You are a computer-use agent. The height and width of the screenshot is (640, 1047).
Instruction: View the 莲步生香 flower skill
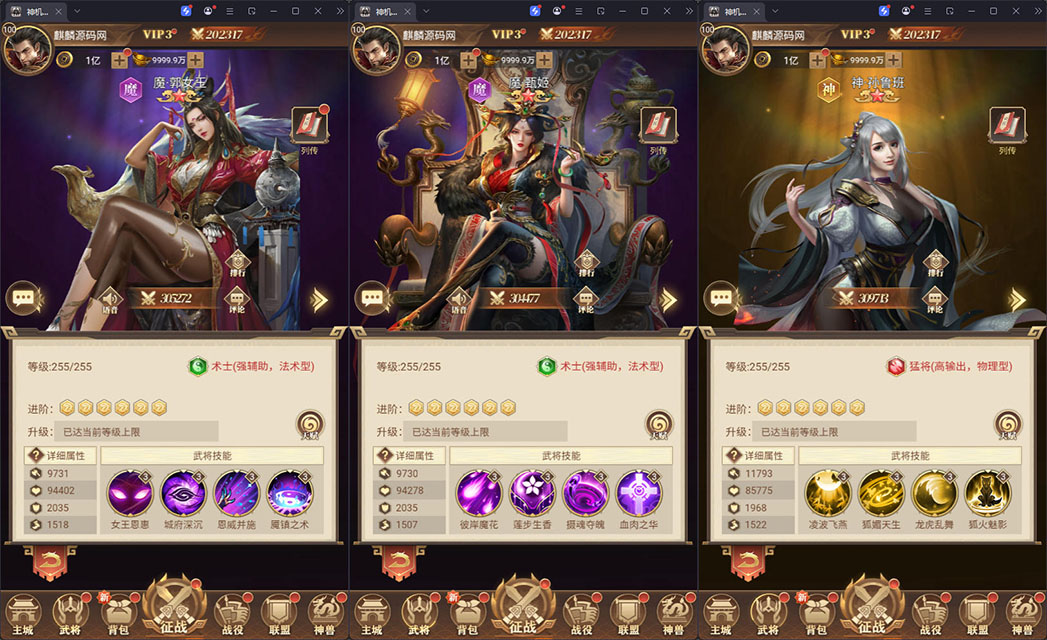[x=532, y=492]
